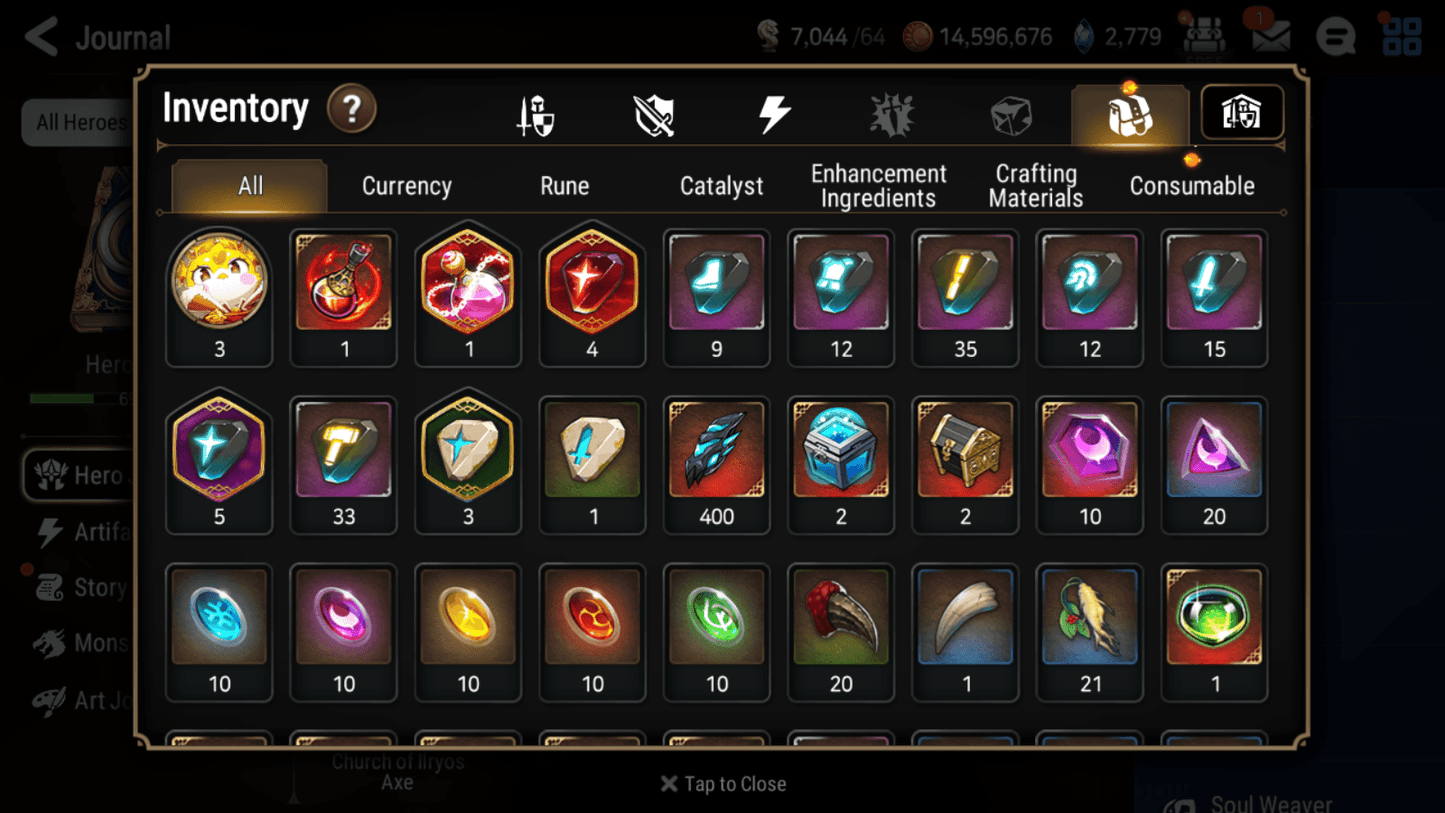
Task: Switch to the Currency tab
Action: (406, 185)
